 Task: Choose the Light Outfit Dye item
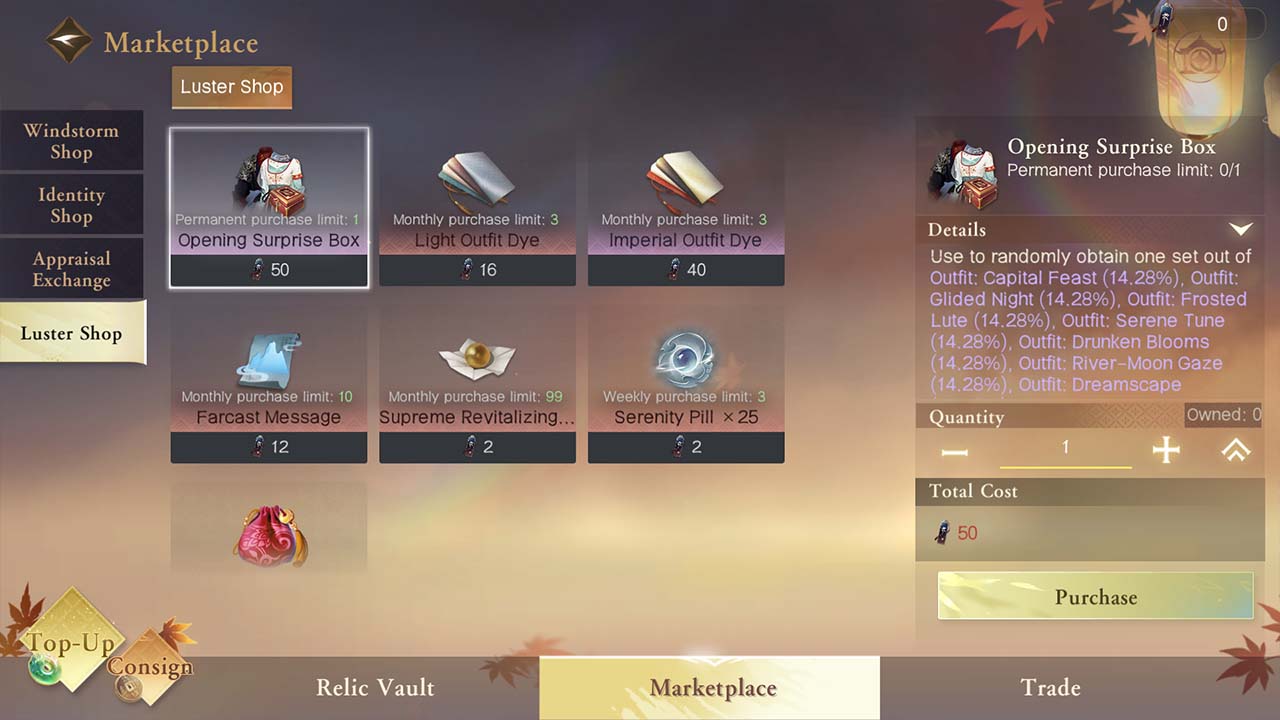(477, 208)
